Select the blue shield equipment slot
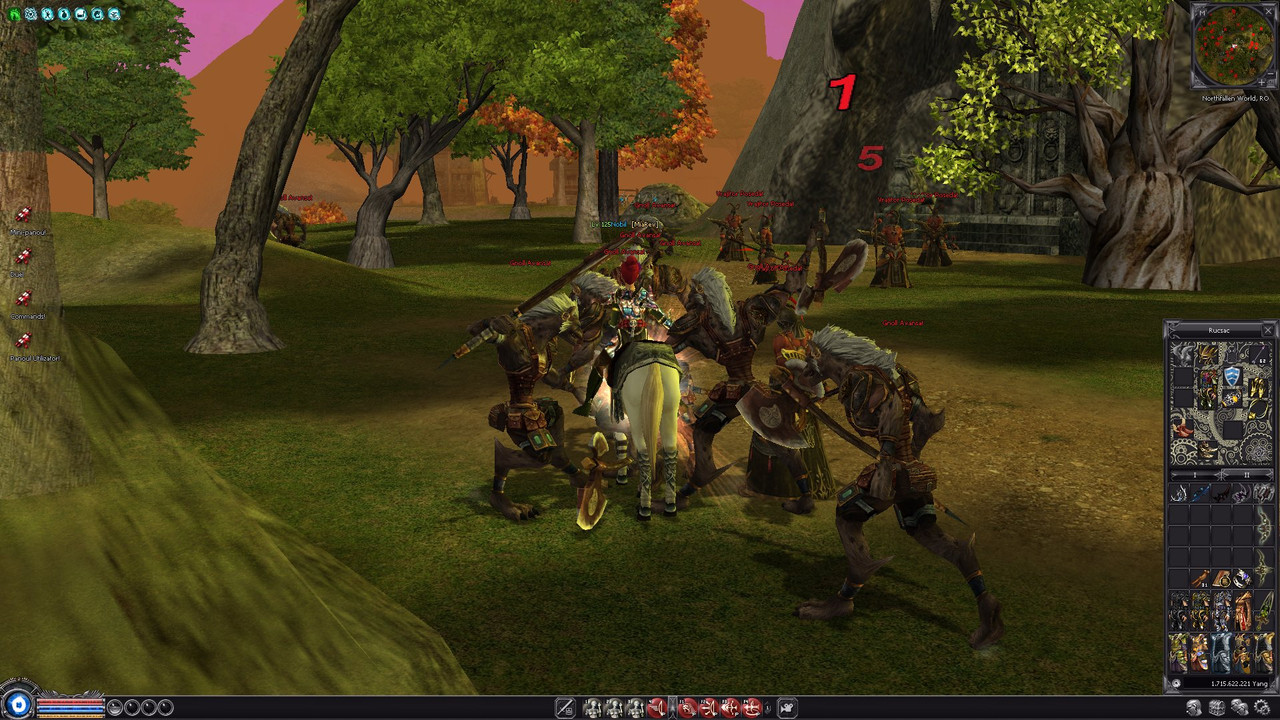1280x720 pixels. (x=1232, y=376)
